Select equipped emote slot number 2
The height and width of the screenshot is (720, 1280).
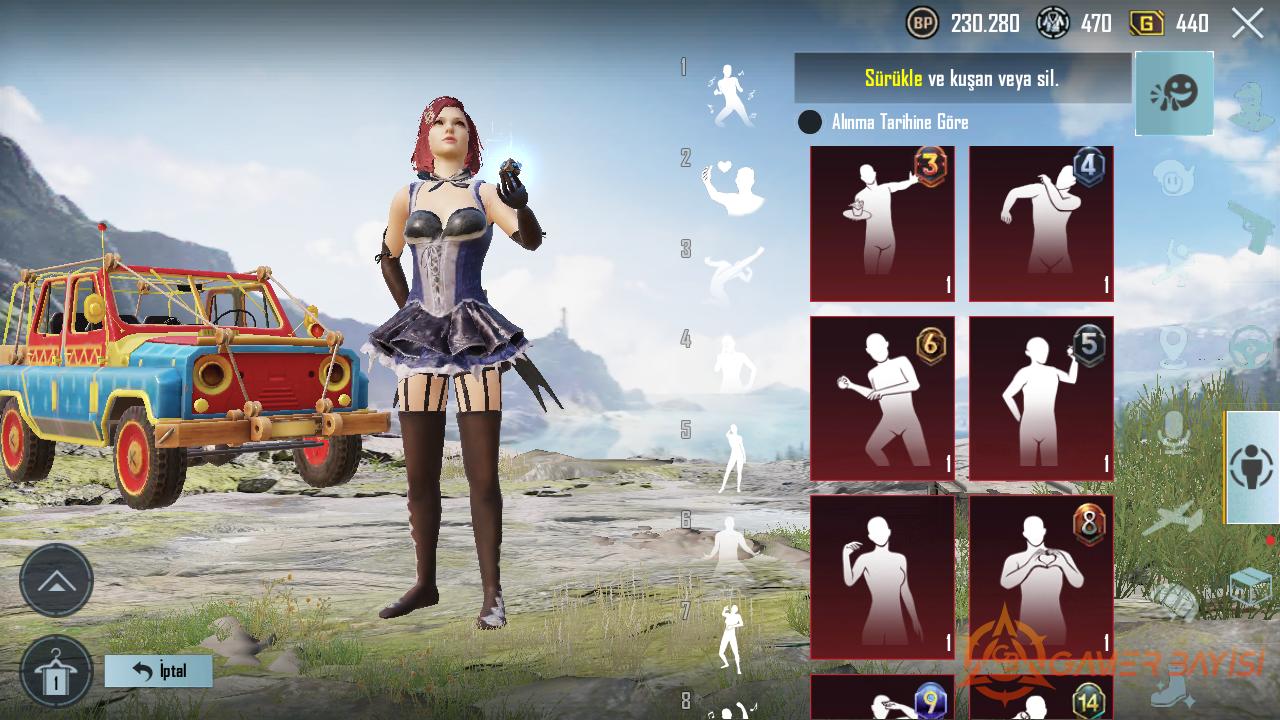733,185
